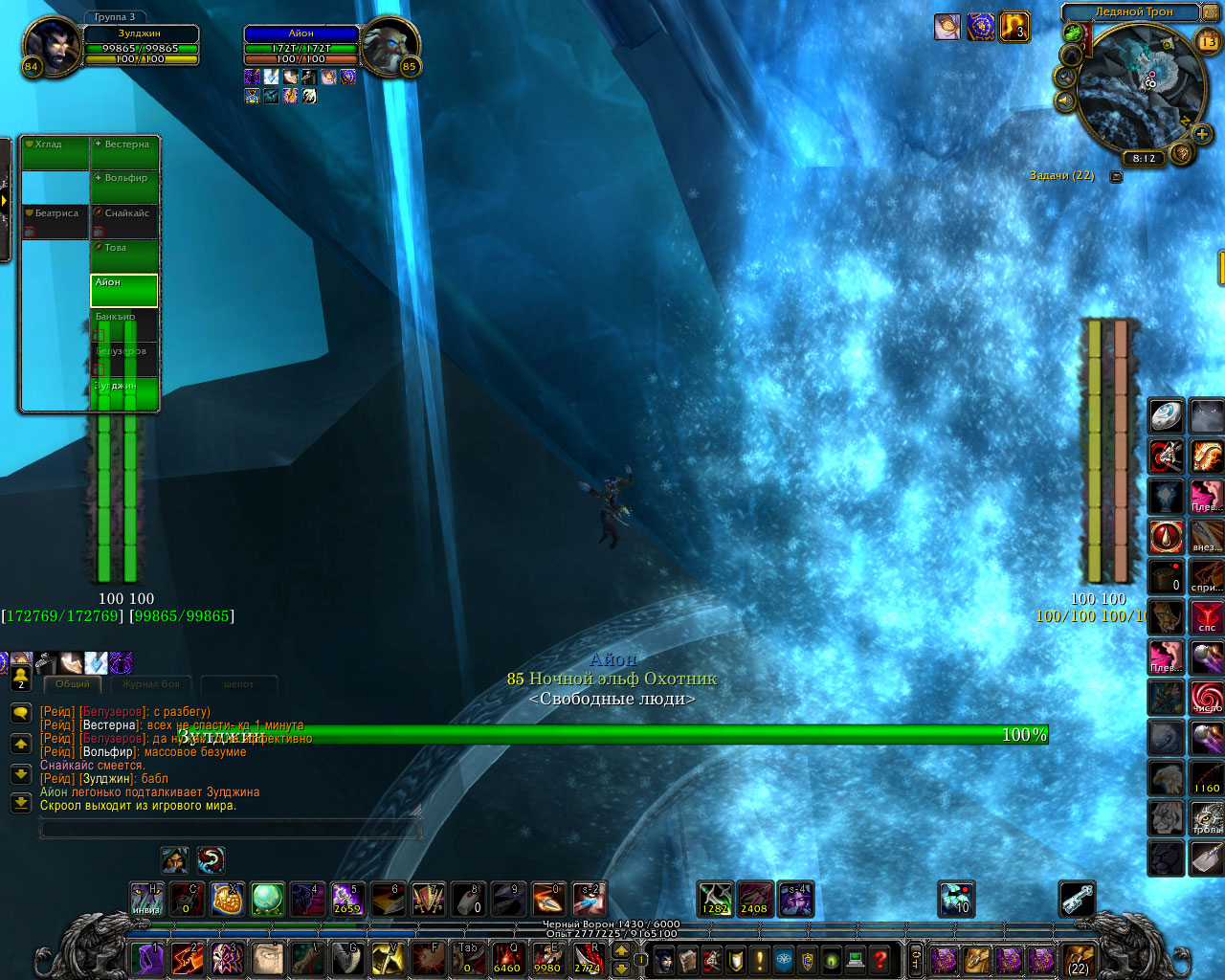1225x980 pixels.
Task: Choose Вольфир in the raid frame list
Action: [125, 188]
